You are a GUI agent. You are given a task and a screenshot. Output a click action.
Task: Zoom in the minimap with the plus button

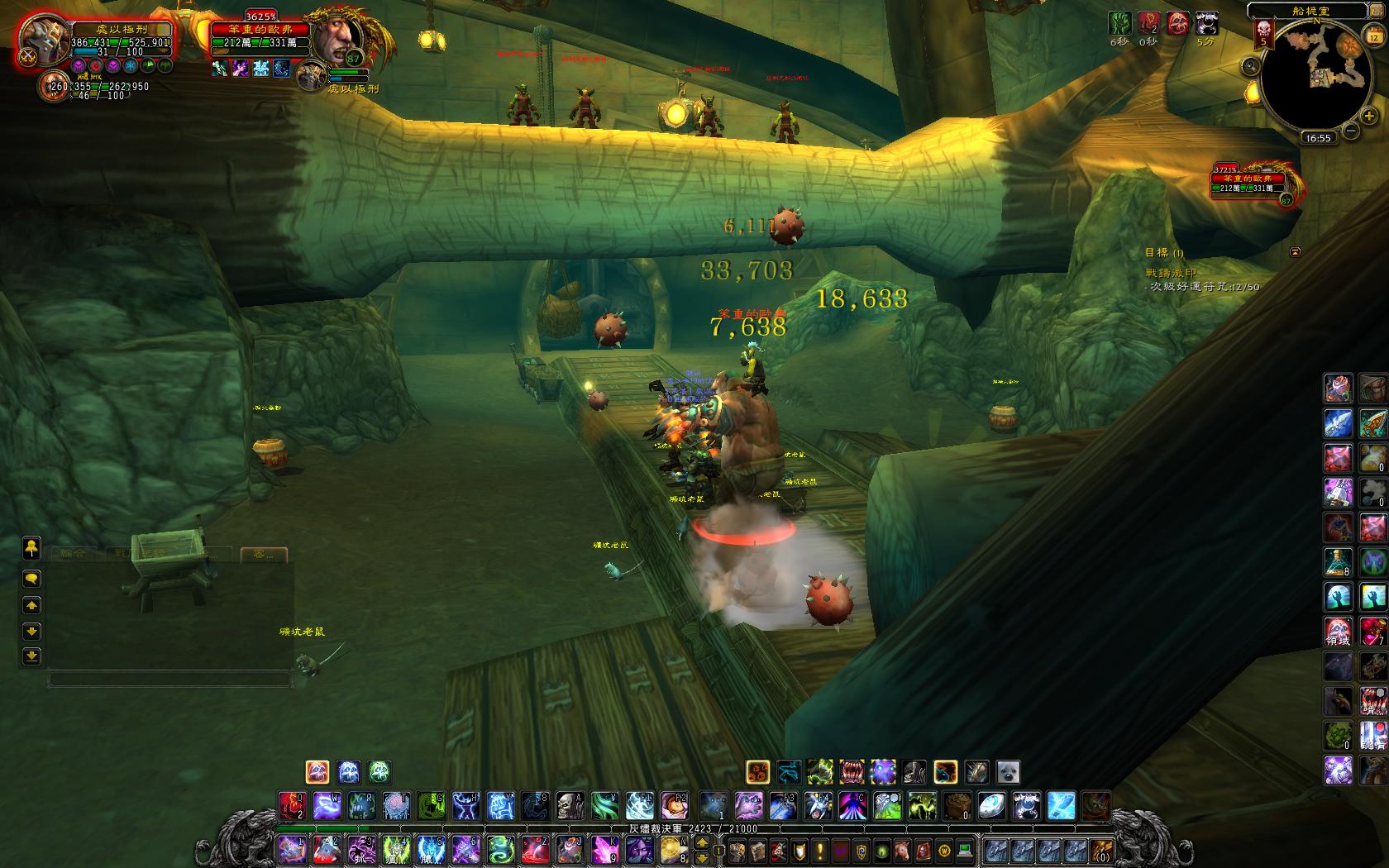[x=1369, y=117]
